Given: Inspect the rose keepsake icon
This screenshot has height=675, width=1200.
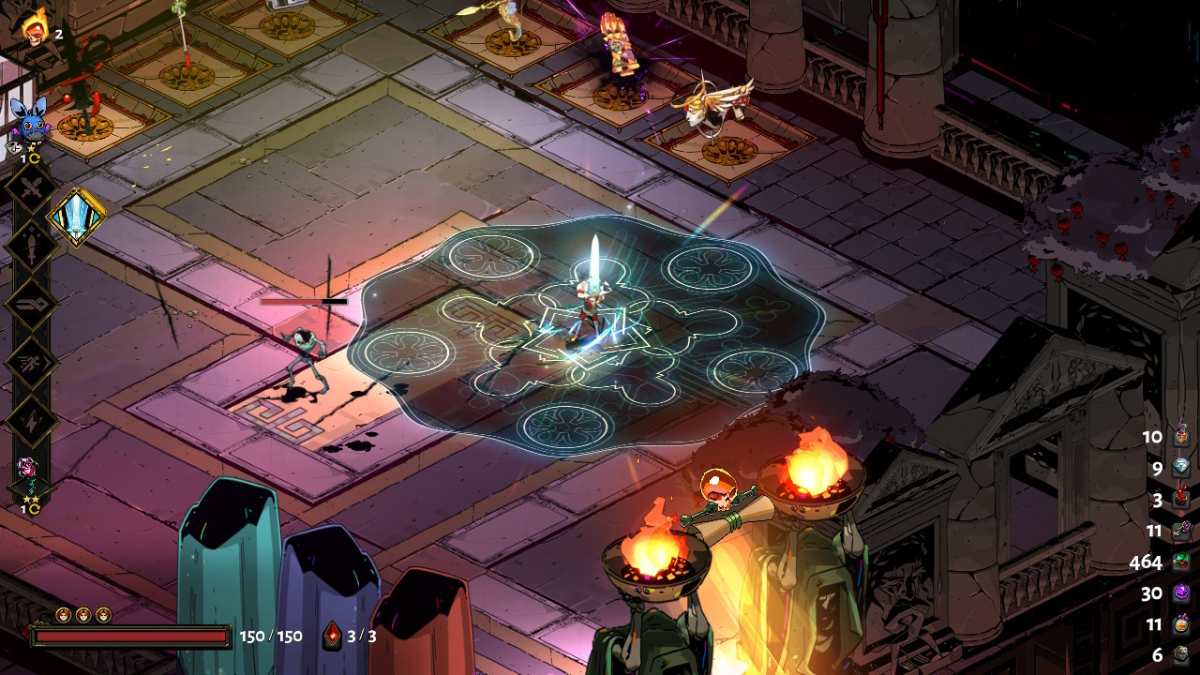Looking at the screenshot, I should [28, 470].
